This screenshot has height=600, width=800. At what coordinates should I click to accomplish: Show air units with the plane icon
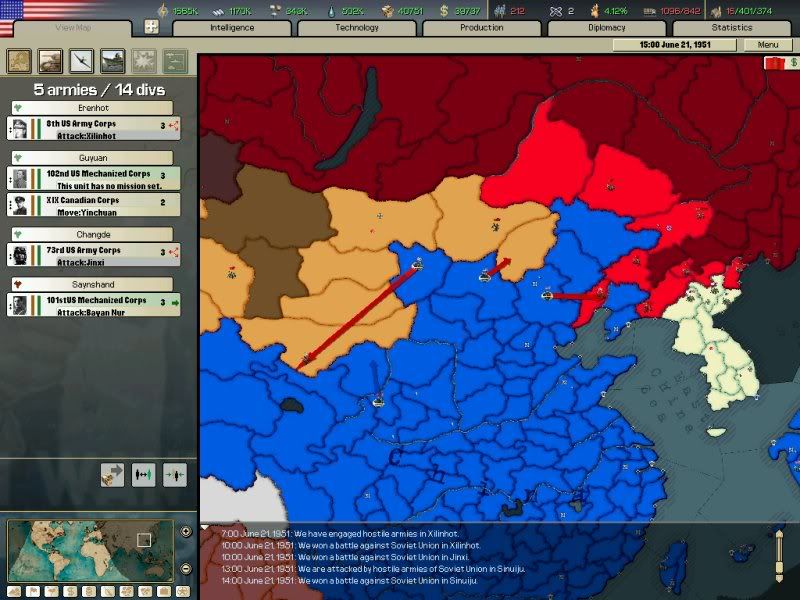click(x=82, y=60)
